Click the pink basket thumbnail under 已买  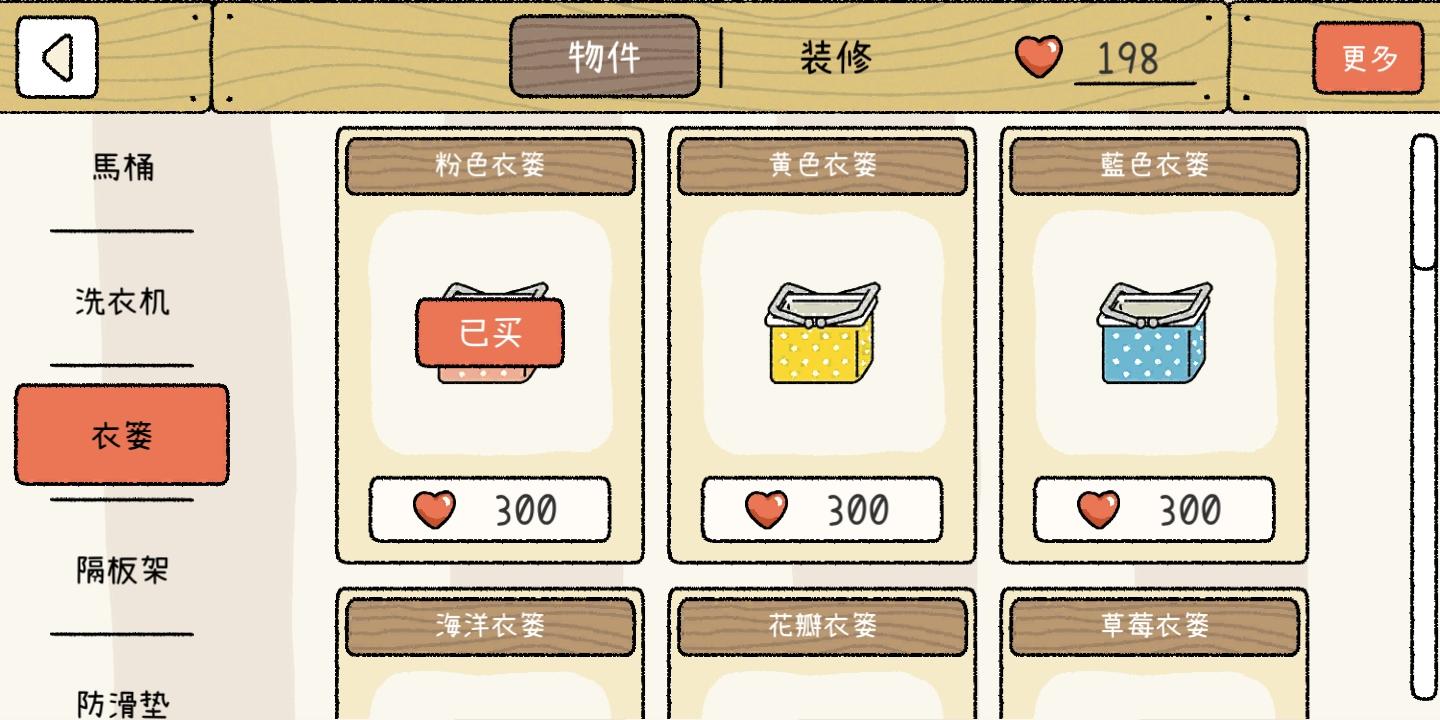click(489, 340)
